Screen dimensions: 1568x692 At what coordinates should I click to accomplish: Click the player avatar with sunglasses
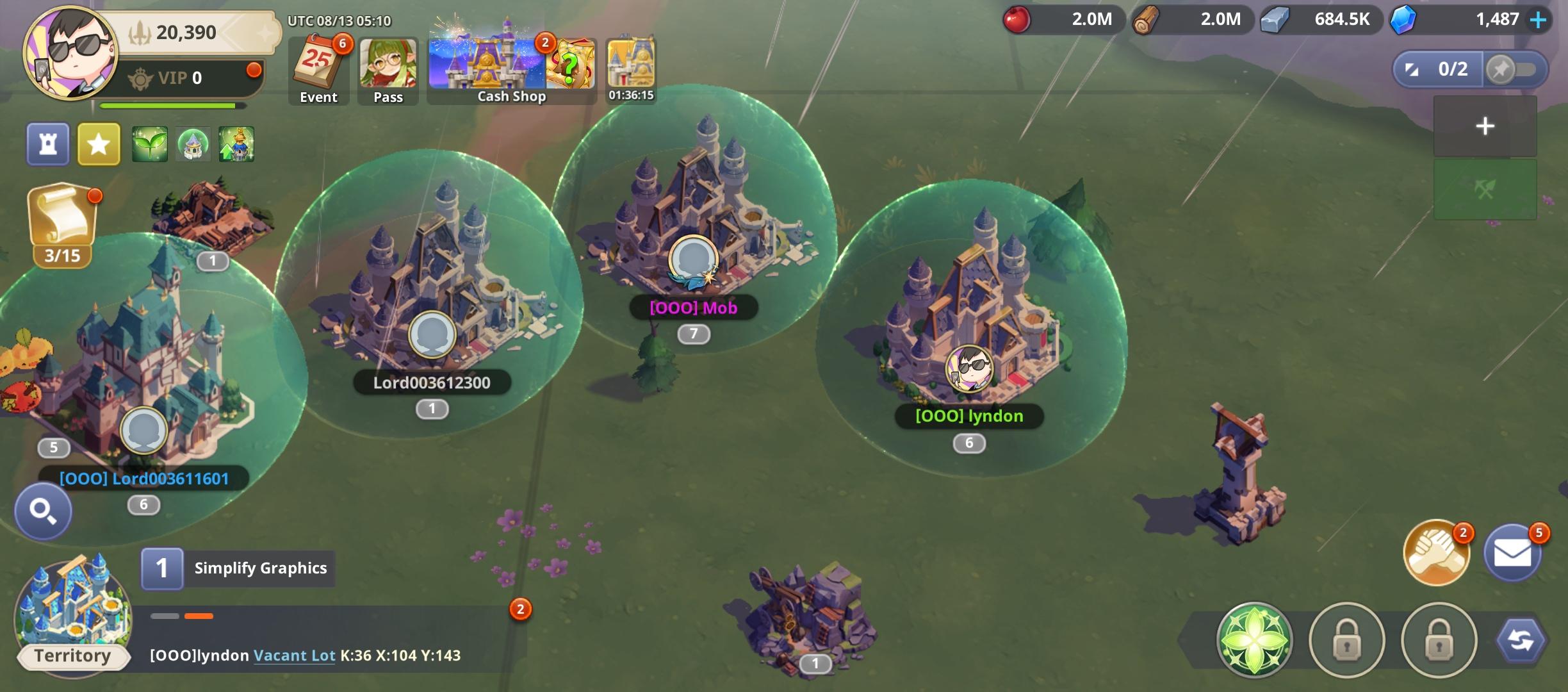click(x=65, y=56)
